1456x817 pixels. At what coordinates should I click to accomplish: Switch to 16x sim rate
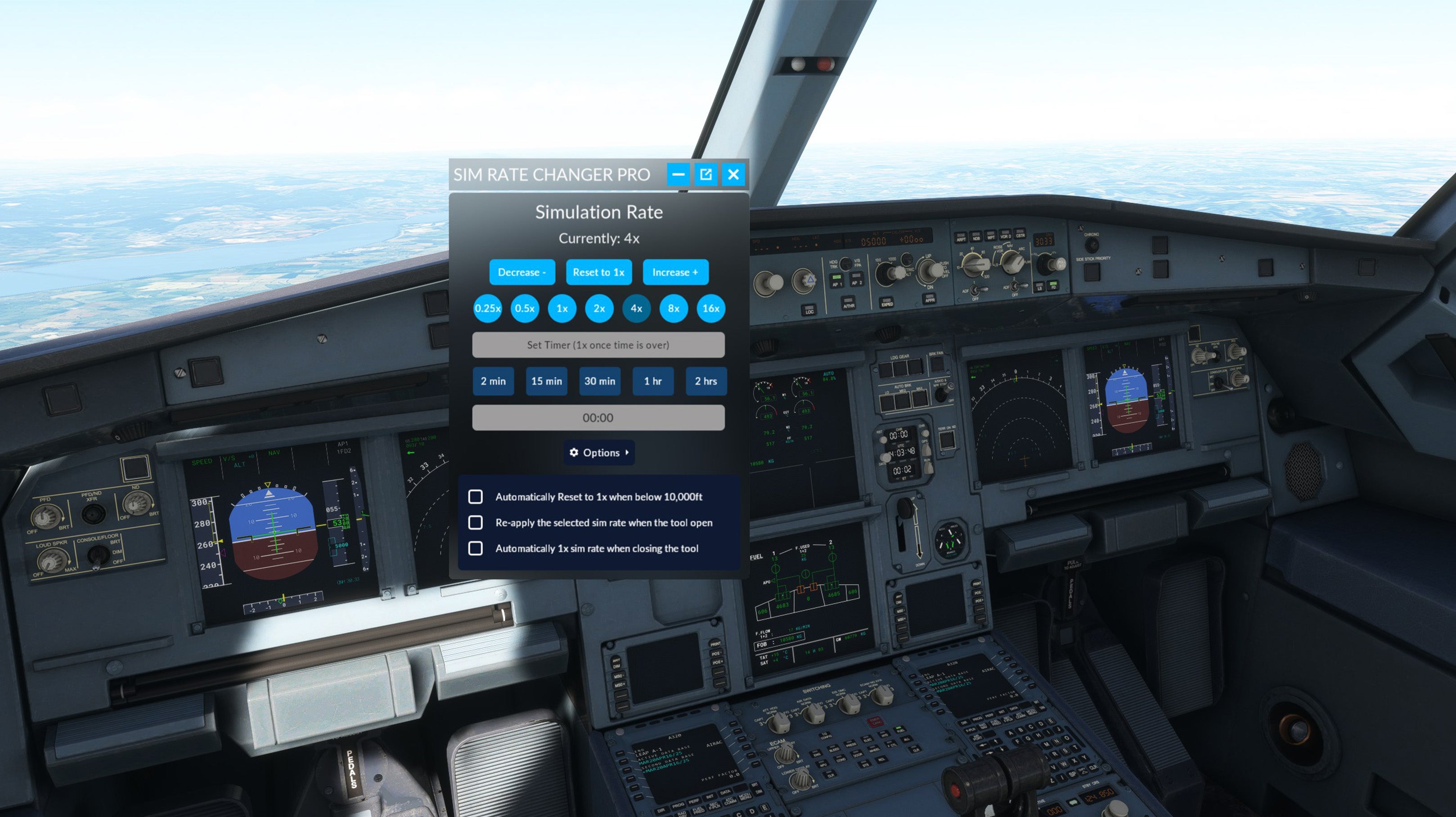(711, 309)
